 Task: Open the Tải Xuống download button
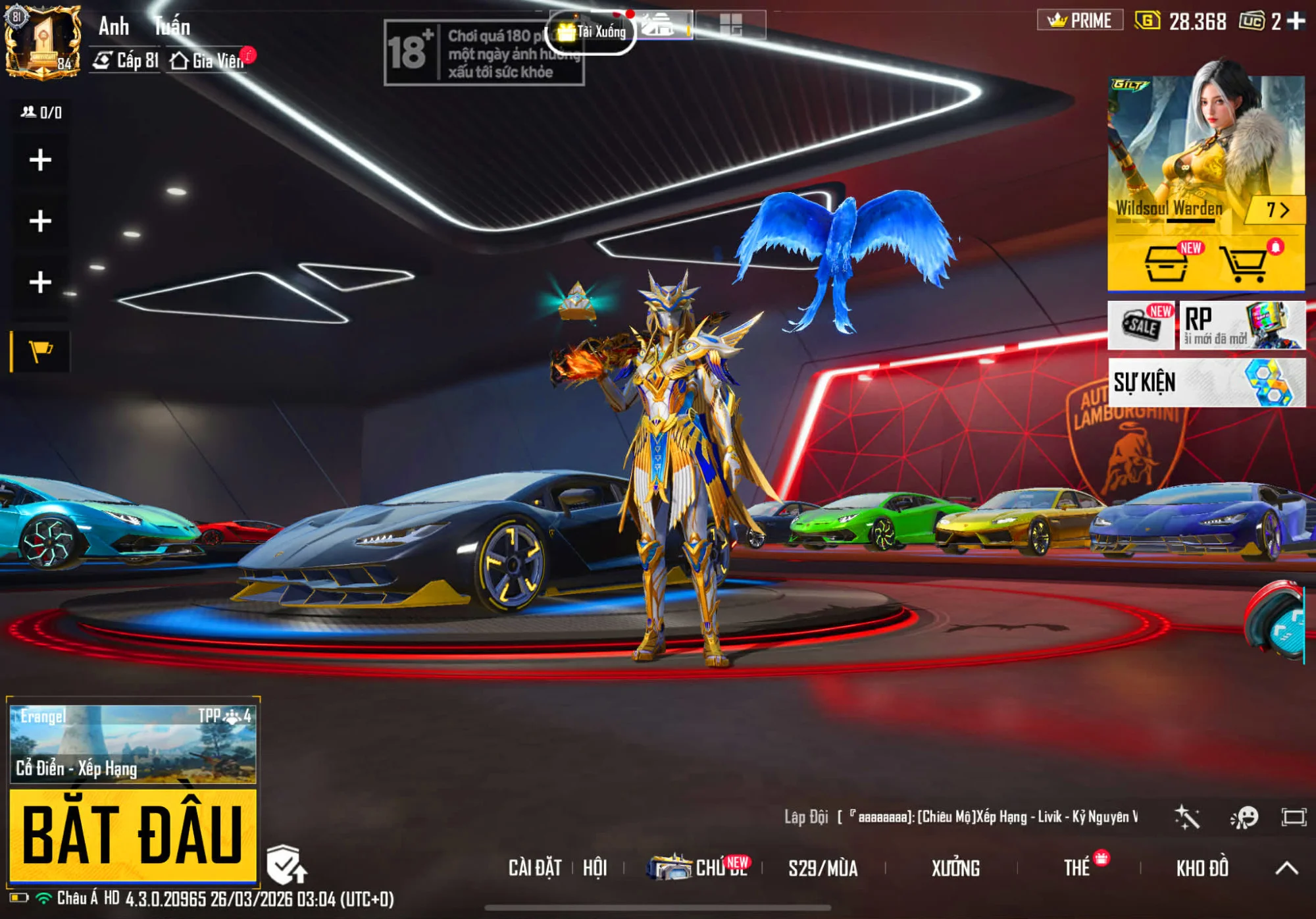(592, 32)
